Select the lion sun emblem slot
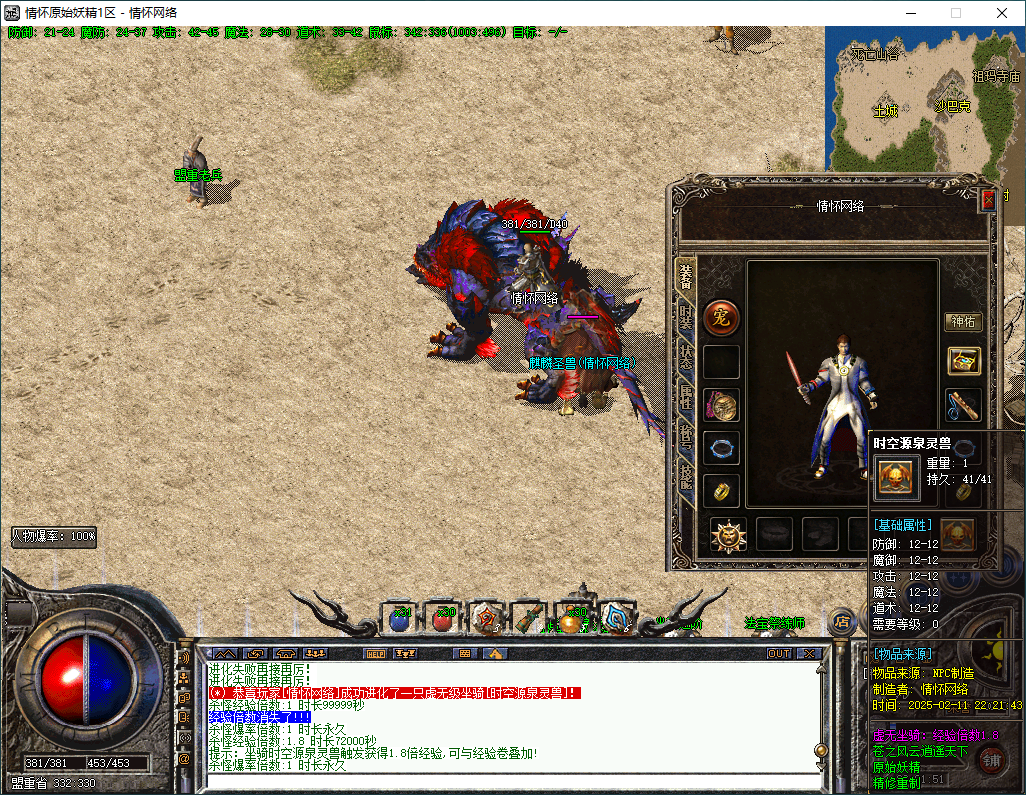Viewport: 1026px width, 795px height. click(728, 535)
